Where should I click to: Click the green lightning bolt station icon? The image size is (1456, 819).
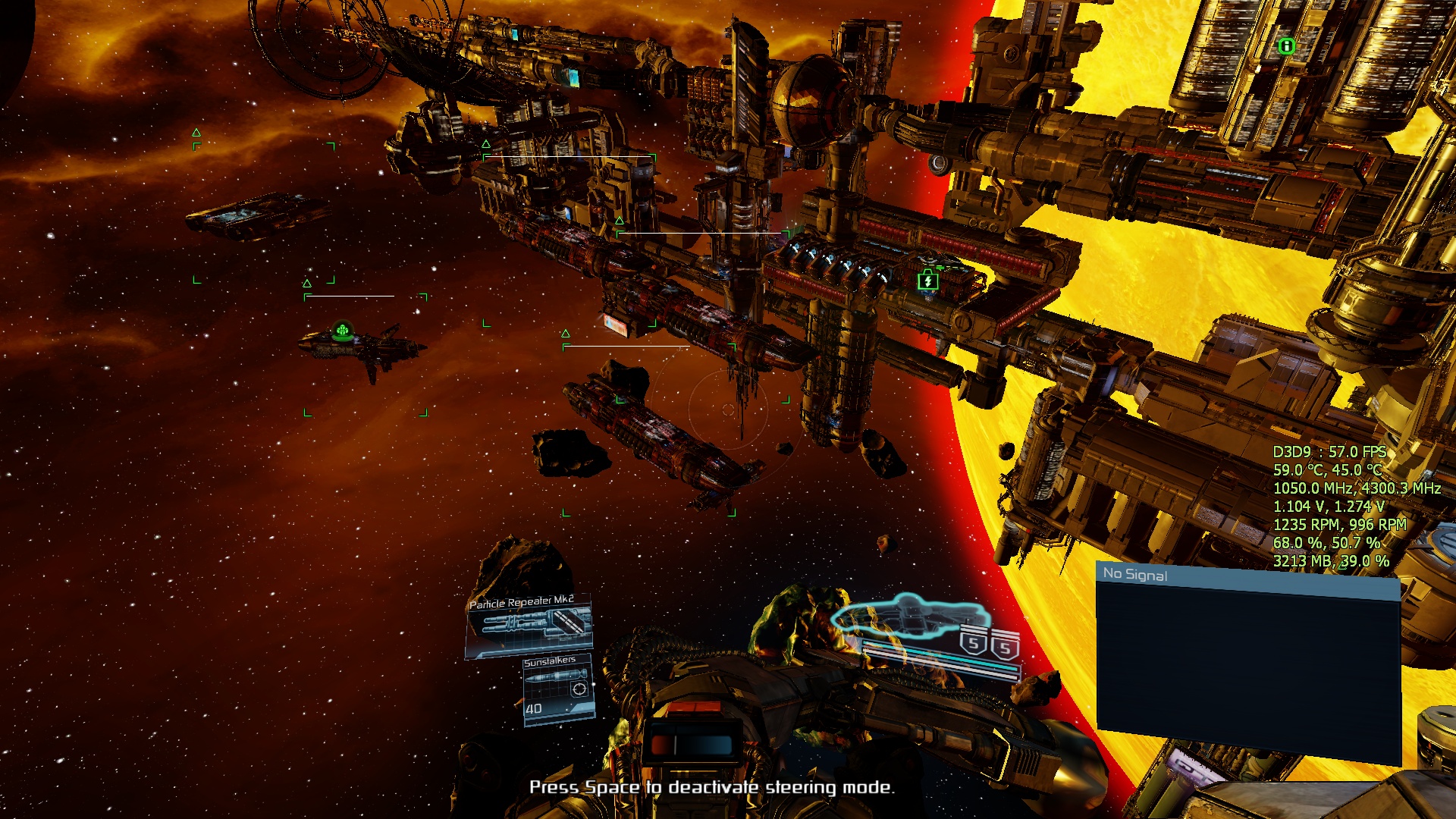click(927, 281)
